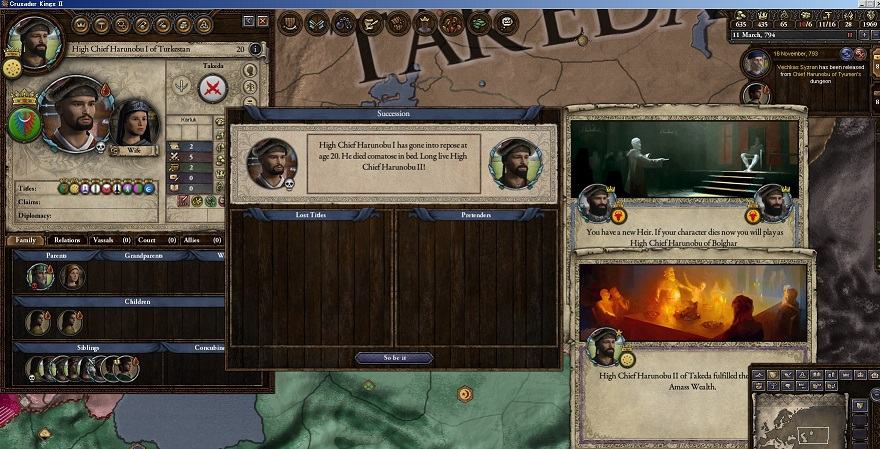Select the mother's portrait under Parents

tap(72, 276)
